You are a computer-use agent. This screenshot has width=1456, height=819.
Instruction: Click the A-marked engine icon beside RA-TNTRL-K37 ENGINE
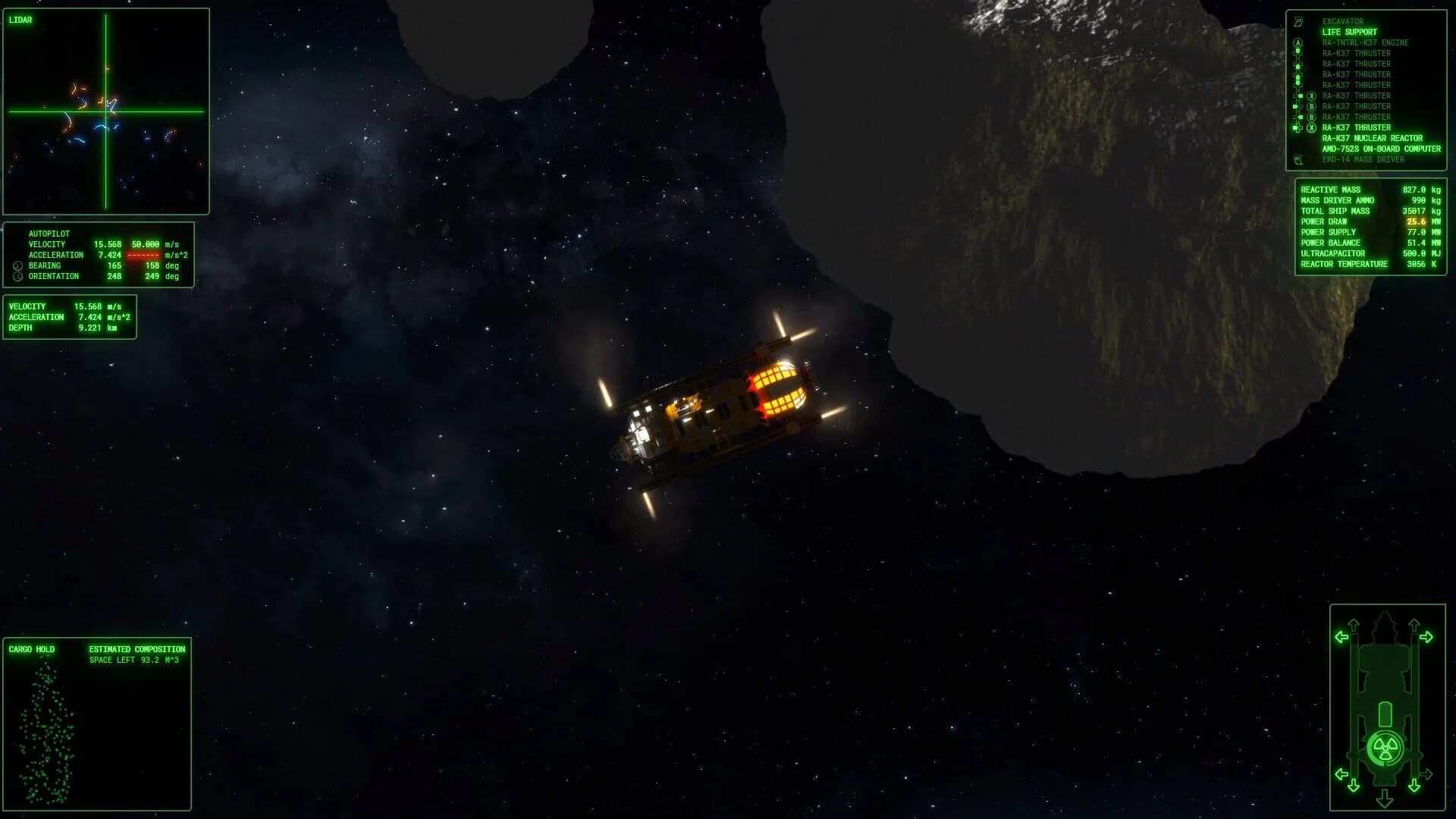[x=1298, y=42]
